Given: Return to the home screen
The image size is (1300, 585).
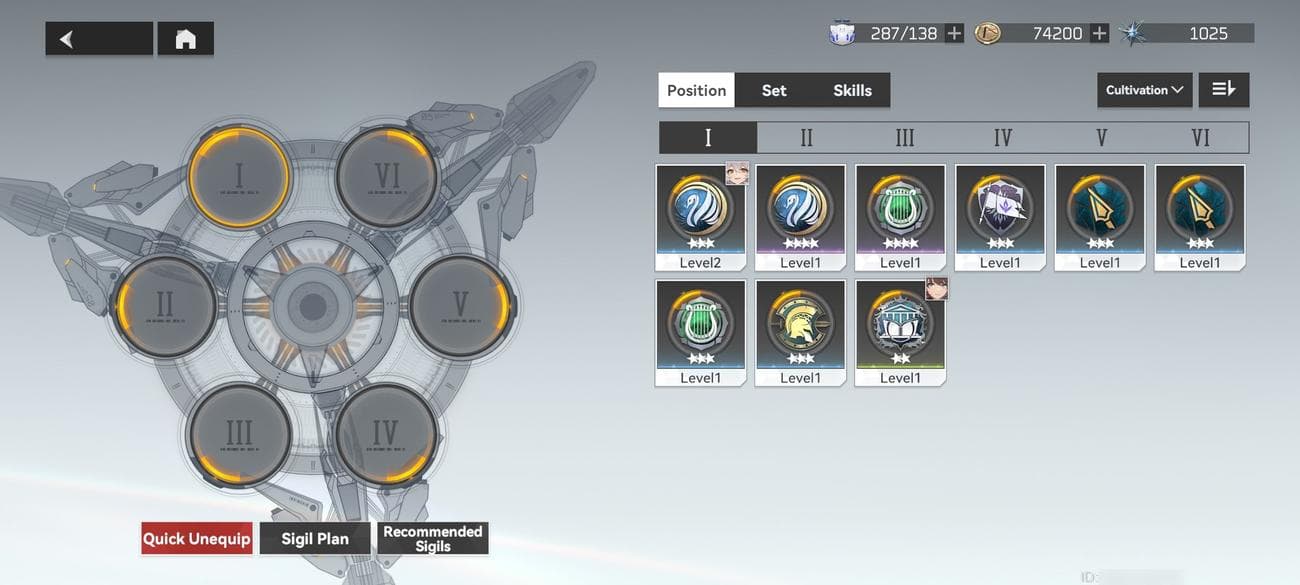Looking at the screenshot, I should [185, 39].
